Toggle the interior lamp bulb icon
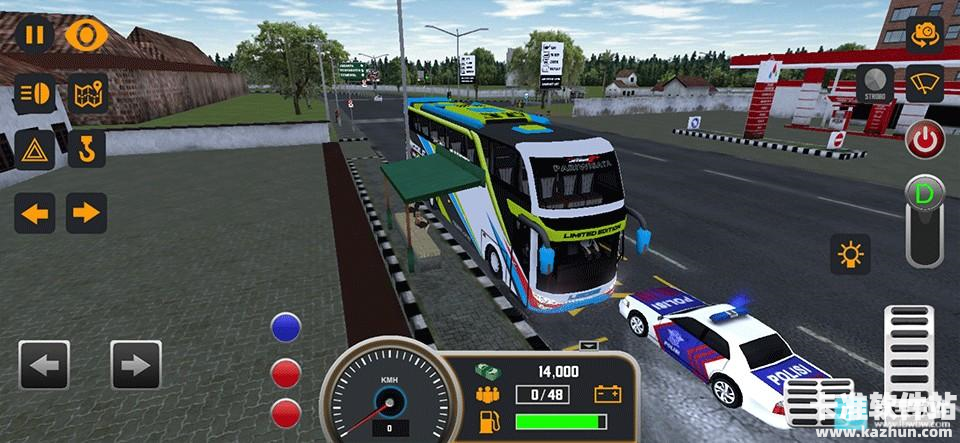This screenshot has width=960, height=443. 850,255
